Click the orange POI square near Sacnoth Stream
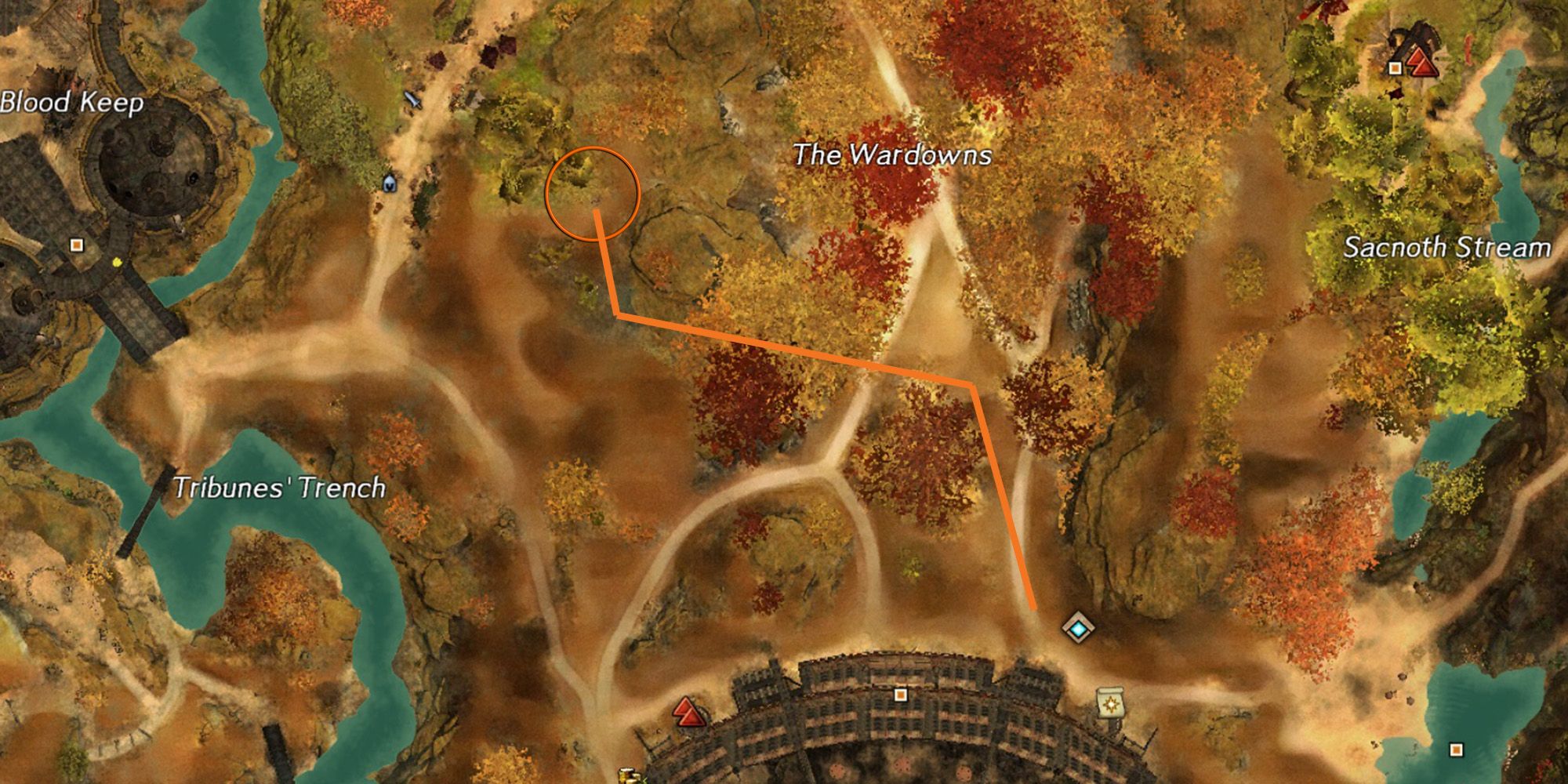Viewport: 1568px width, 784px height. [x=1395, y=67]
